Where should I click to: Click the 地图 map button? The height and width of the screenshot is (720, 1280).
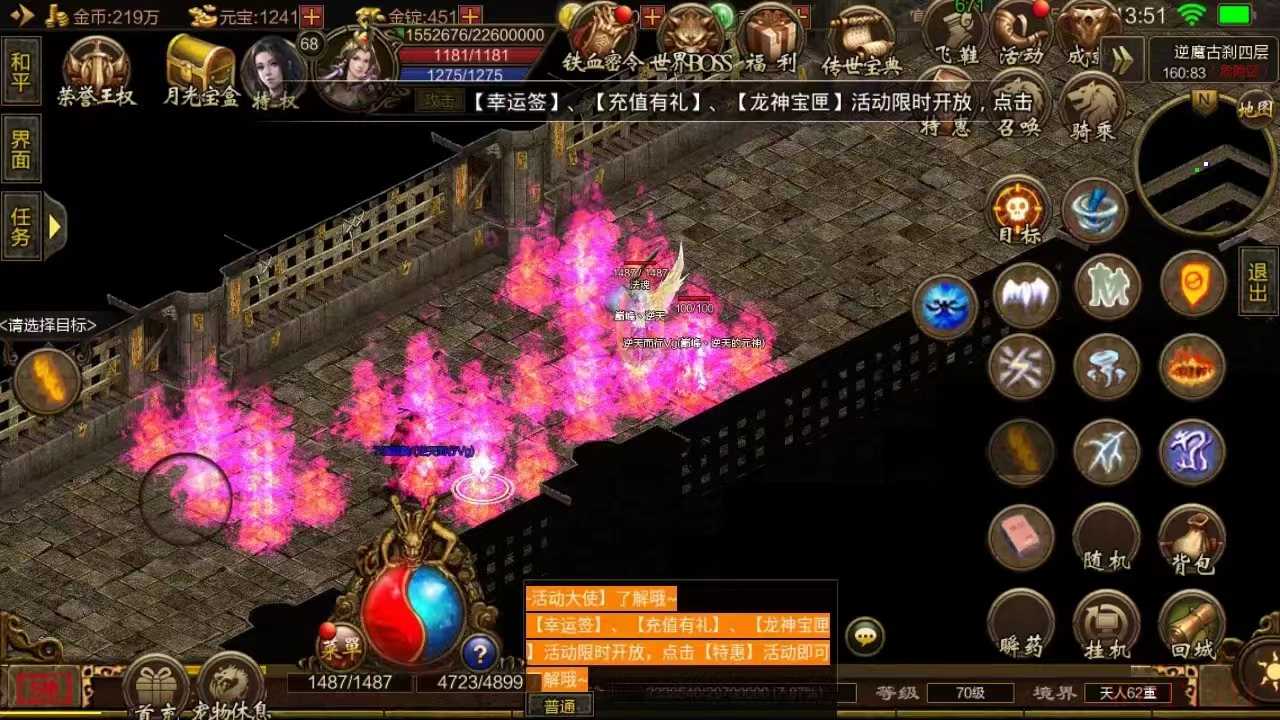tap(1255, 108)
